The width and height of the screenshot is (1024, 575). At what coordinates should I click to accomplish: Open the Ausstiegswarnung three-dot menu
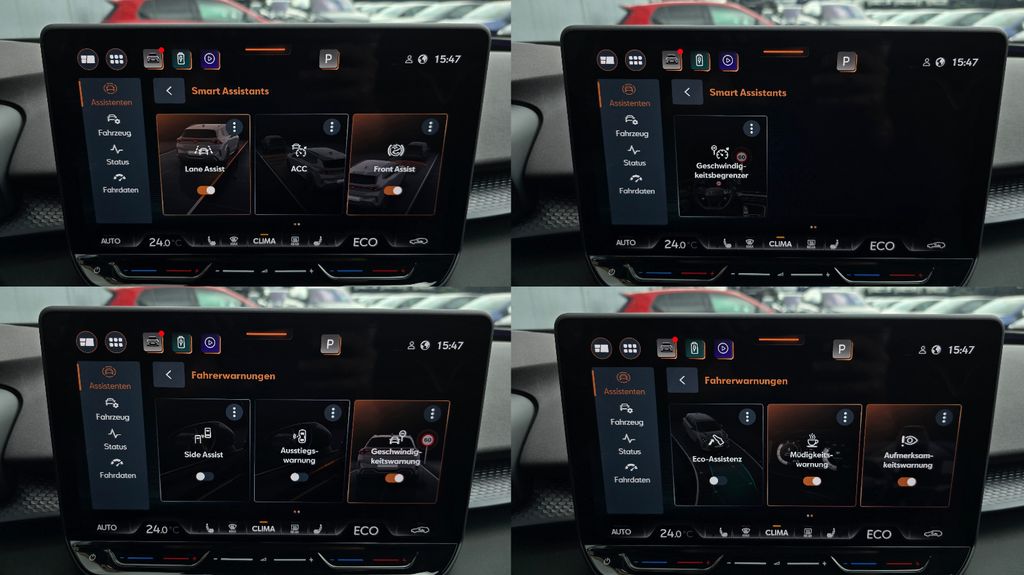pyautogui.click(x=332, y=412)
